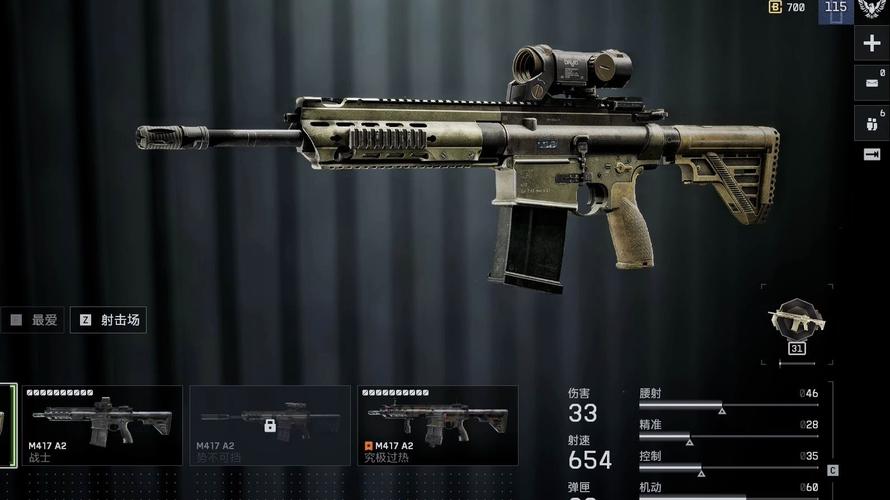Click the weapon mastery badge icon

[796, 320]
